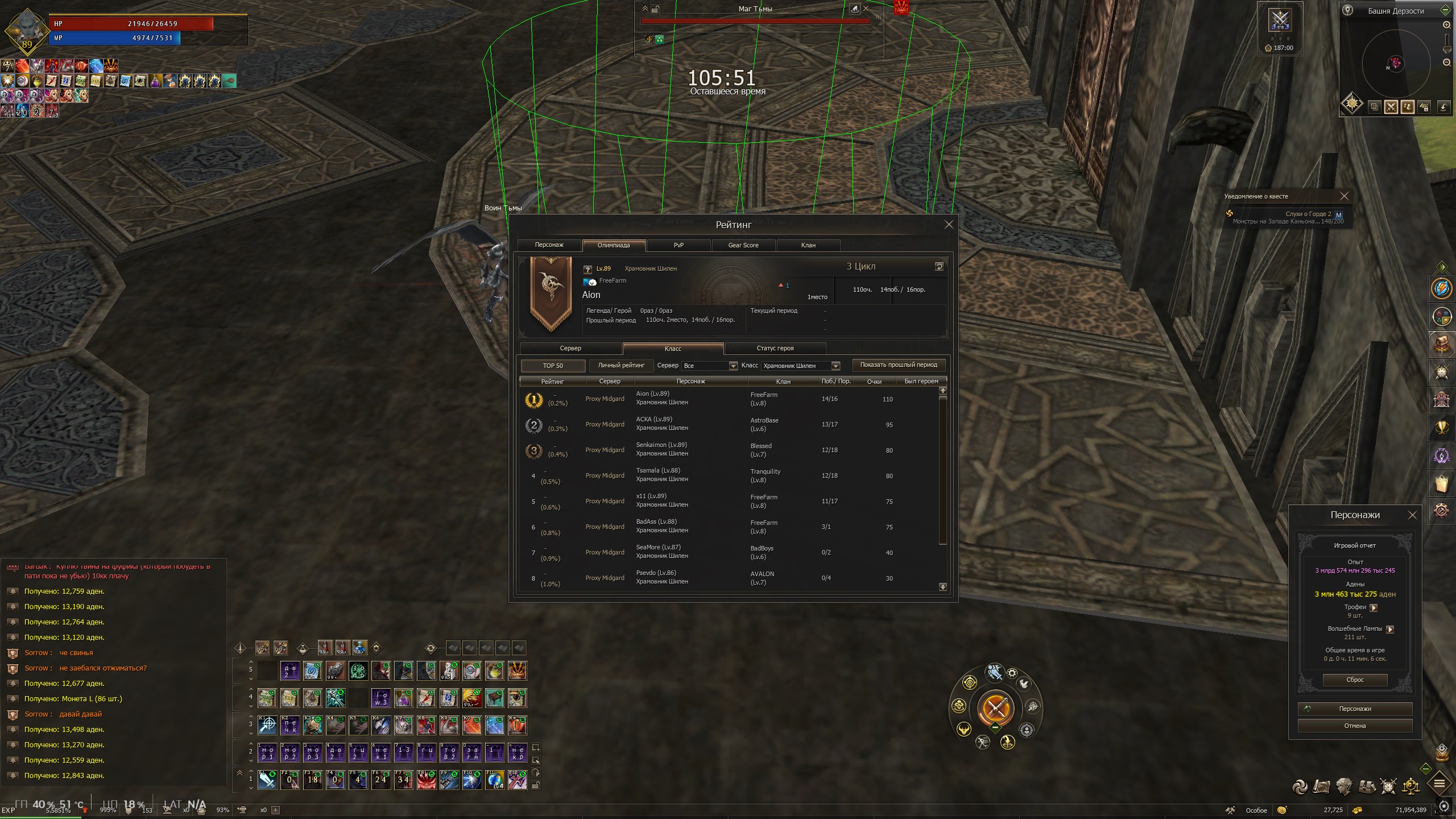The width and height of the screenshot is (1456, 819).
Task: Select the Gear Score tab
Action: pyautogui.click(x=743, y=245)
